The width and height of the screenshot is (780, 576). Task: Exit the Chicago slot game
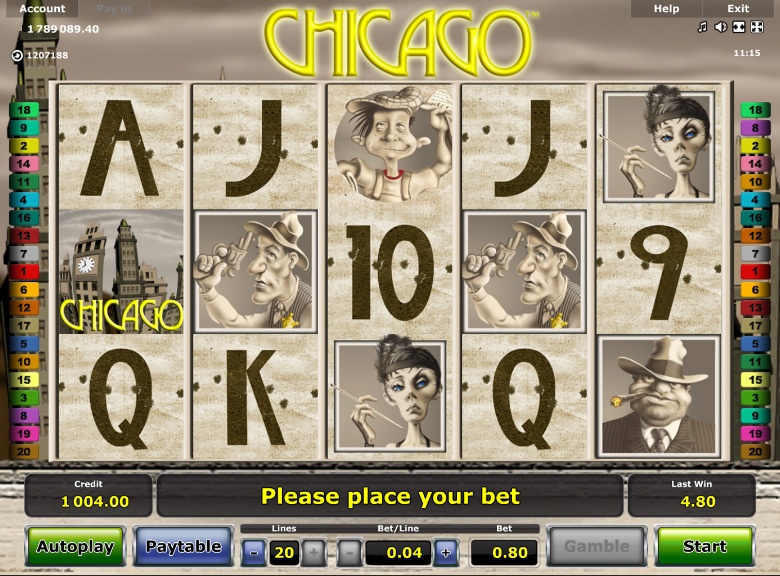click(738, 9)
